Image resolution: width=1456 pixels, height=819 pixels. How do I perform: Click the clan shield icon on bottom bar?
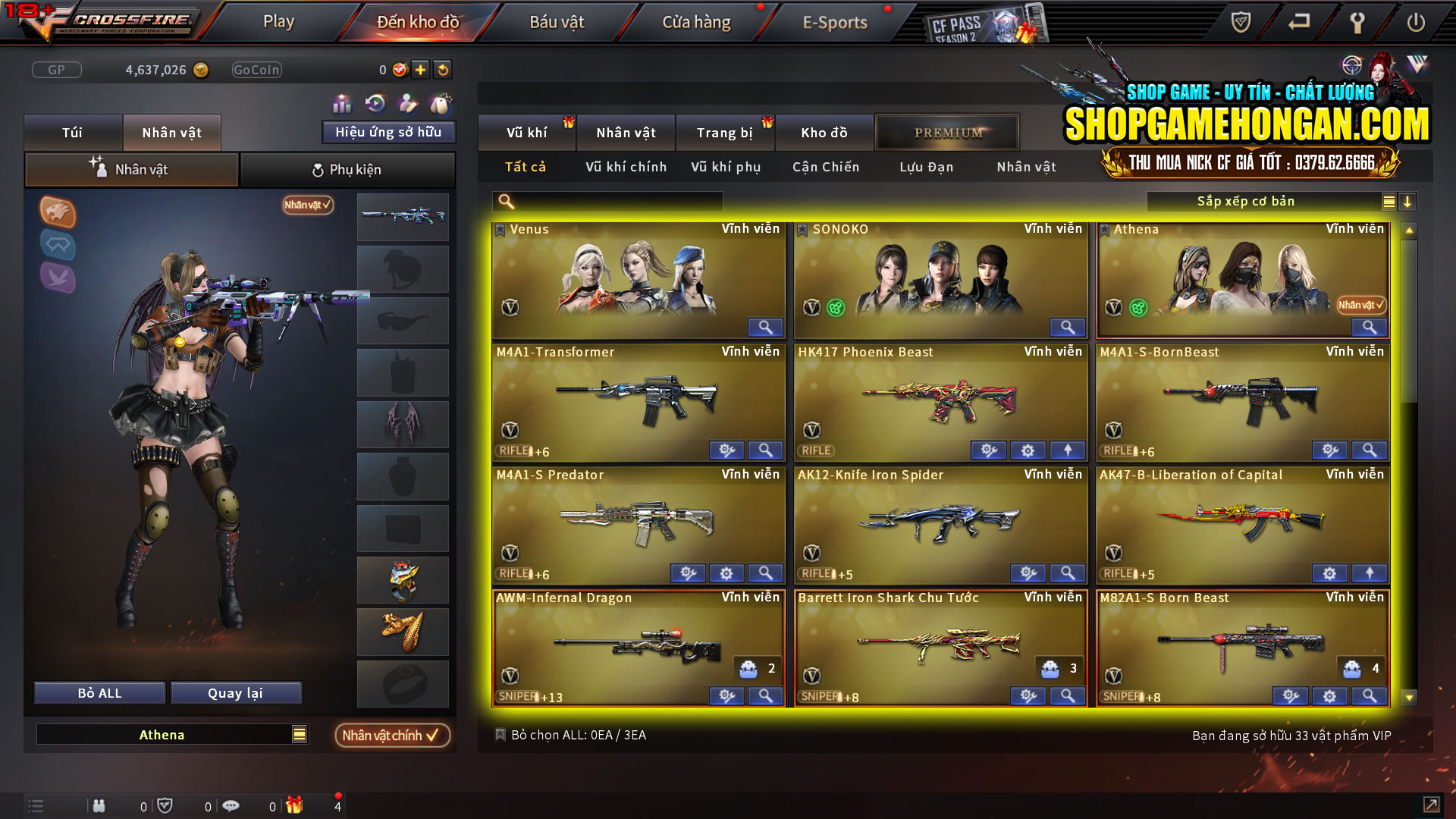[x=165, y=805]
